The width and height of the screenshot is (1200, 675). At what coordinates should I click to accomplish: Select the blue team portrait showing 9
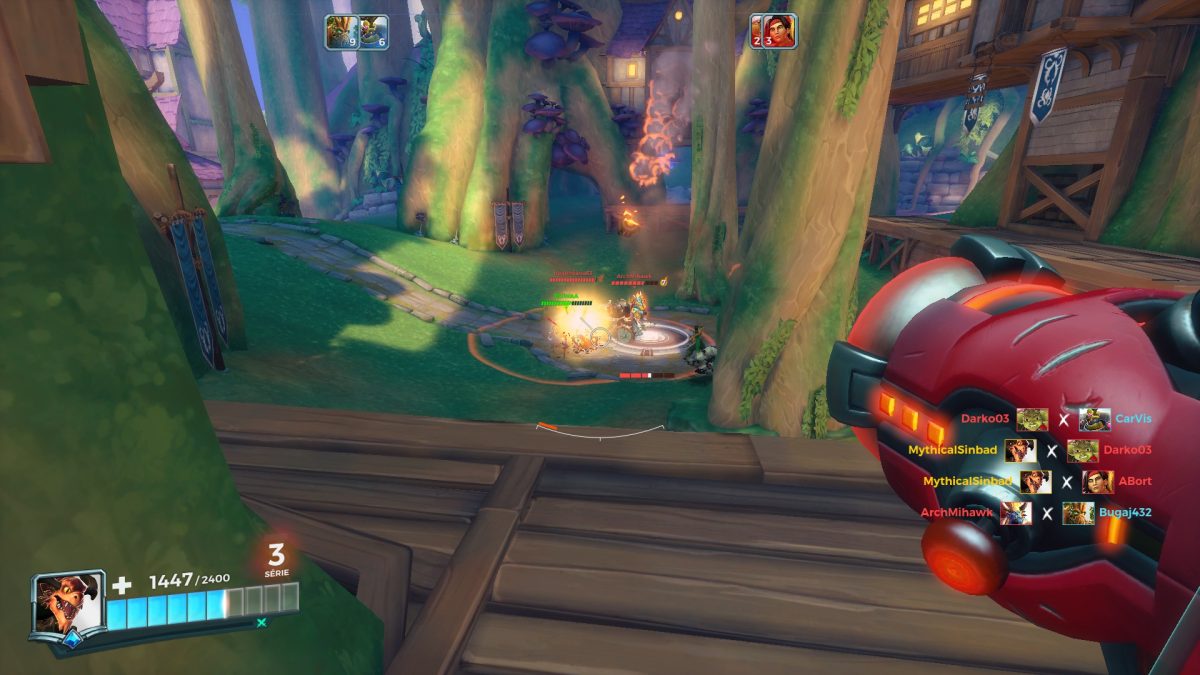[x=341, y=31]
